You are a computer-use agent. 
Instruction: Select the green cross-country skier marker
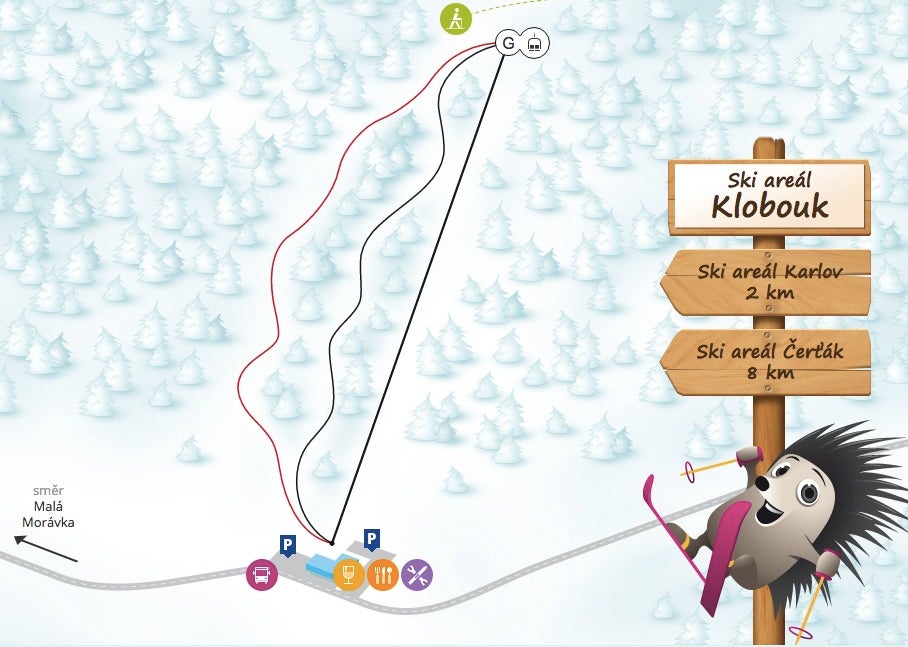click(x=456, y=18)
